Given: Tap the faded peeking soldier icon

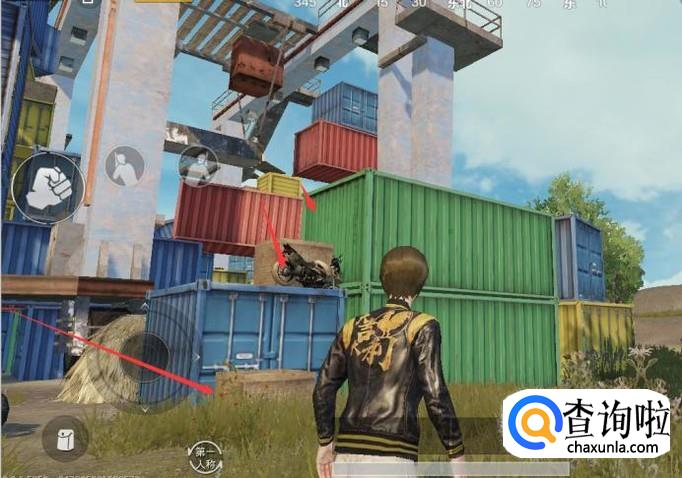Looking at the screenshot, I should tap(200, 165).
